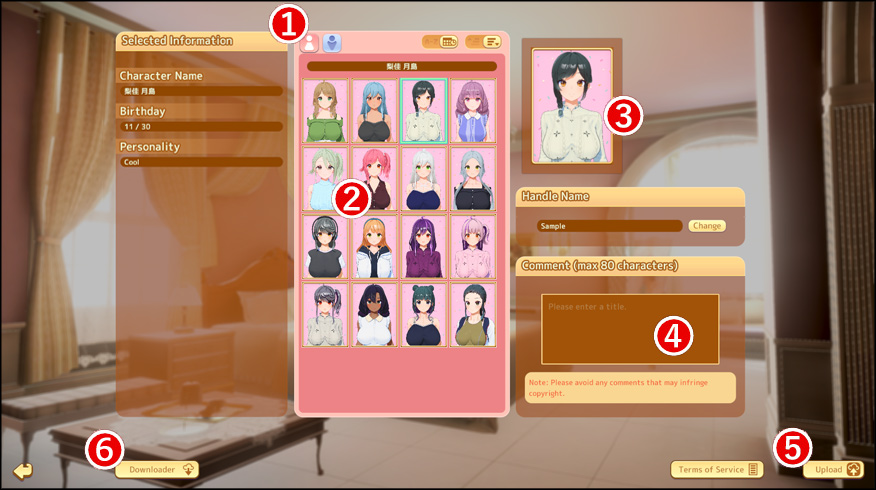
Task: Select the headphones girl in black tee
Action: [325, 247]
